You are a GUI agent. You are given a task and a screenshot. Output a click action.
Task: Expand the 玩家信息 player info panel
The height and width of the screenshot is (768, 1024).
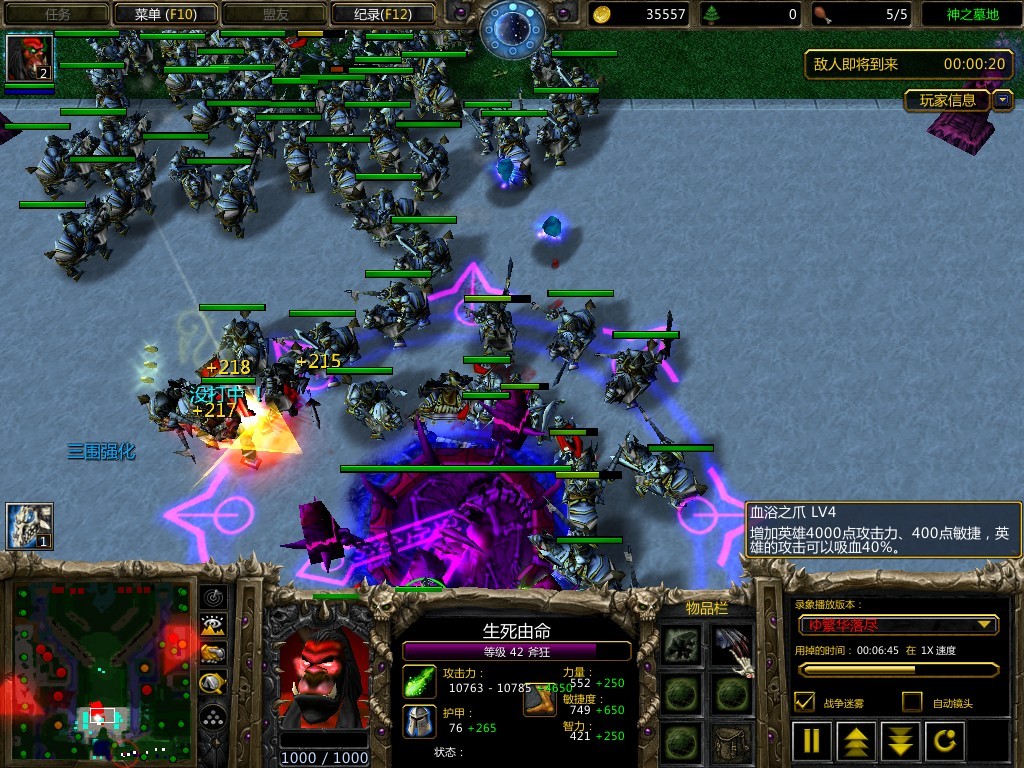coord(1002,100)
